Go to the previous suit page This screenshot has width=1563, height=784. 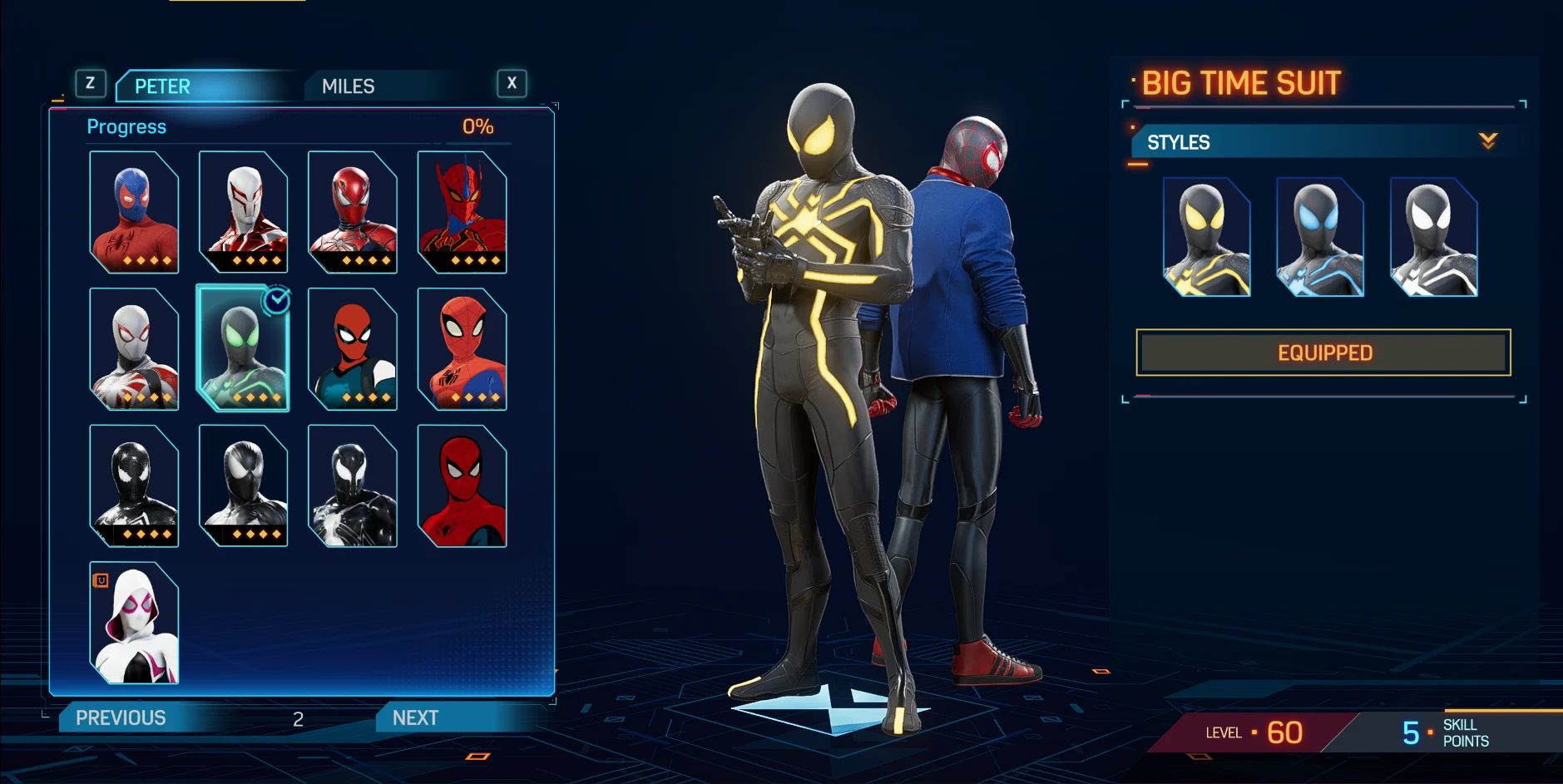click(x=121, y=717)
